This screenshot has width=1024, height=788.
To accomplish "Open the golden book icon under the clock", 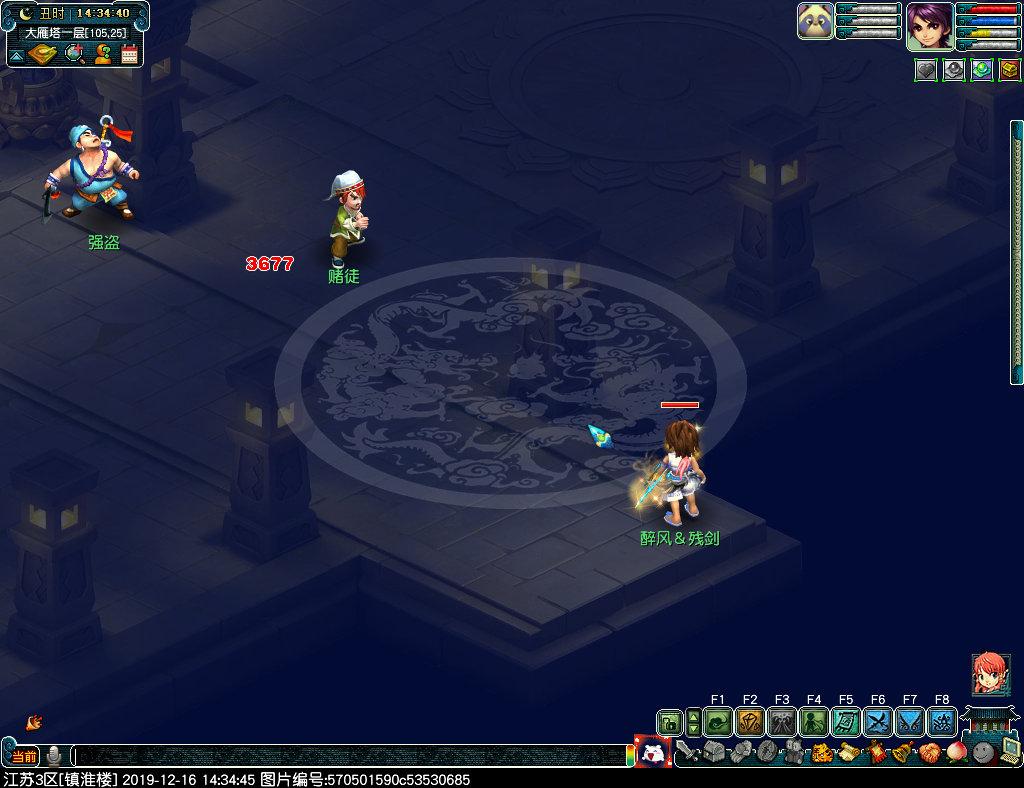I will point(42,54).
